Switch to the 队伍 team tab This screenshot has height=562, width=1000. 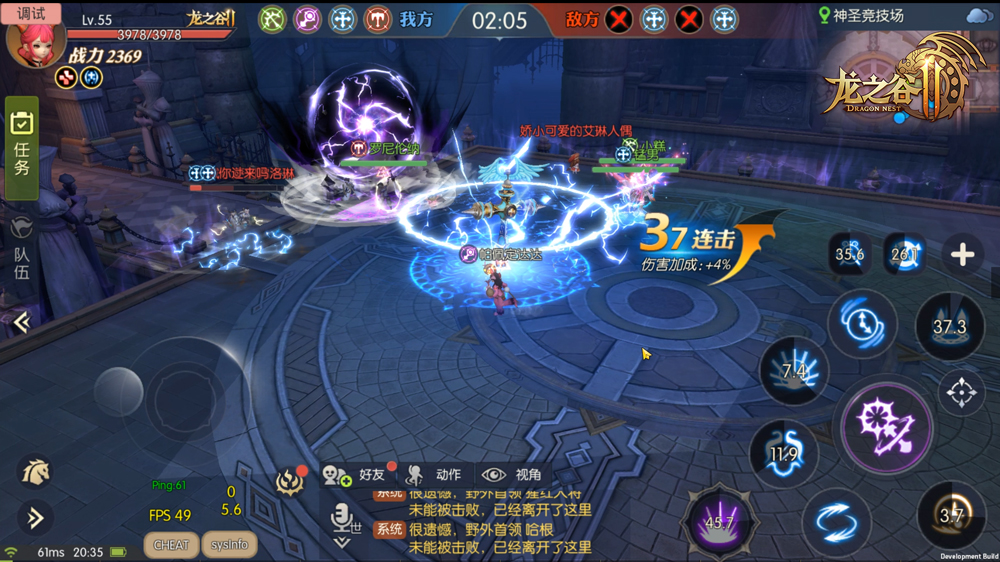click(x=21, y=250)
